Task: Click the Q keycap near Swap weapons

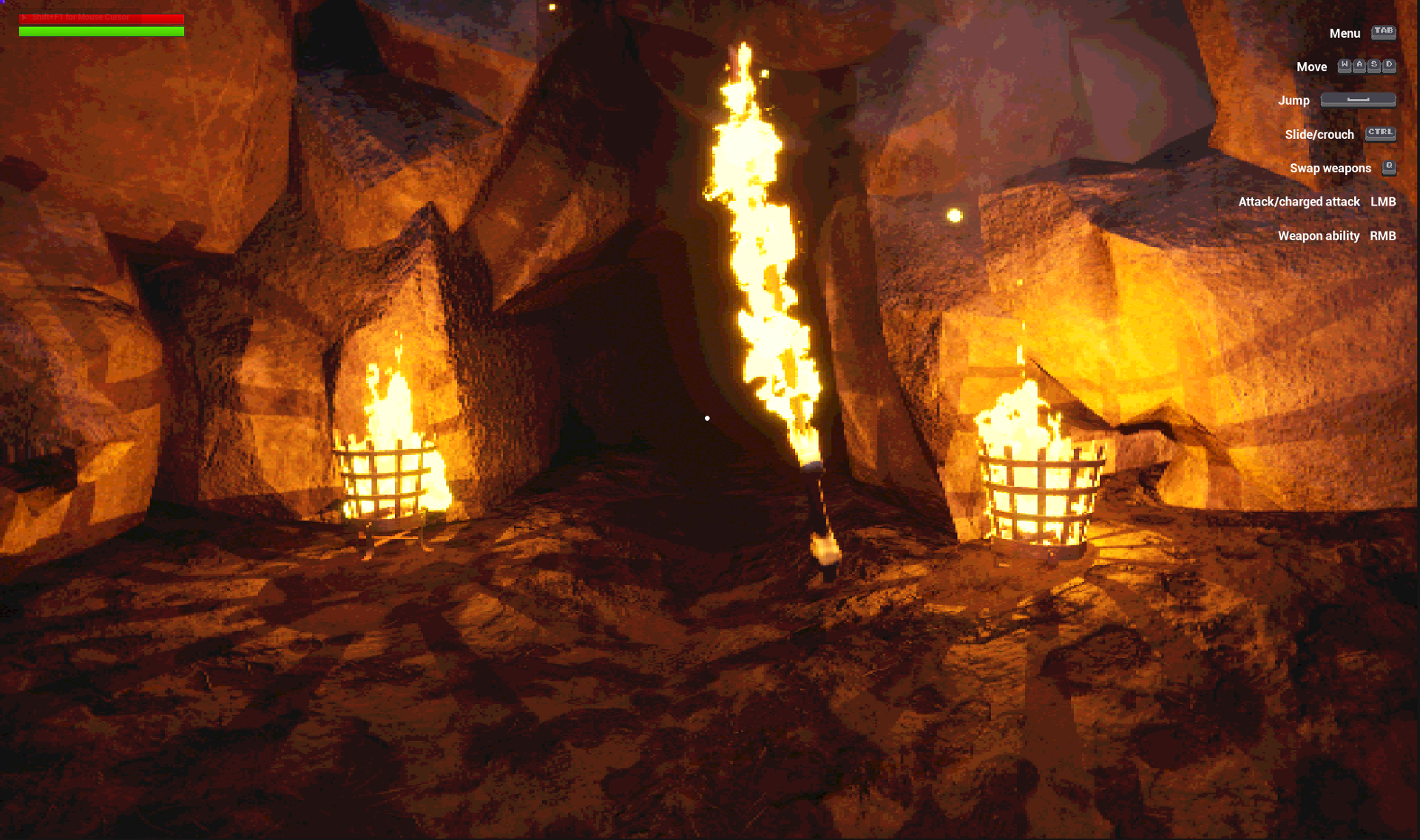Action: (1389, 167)
